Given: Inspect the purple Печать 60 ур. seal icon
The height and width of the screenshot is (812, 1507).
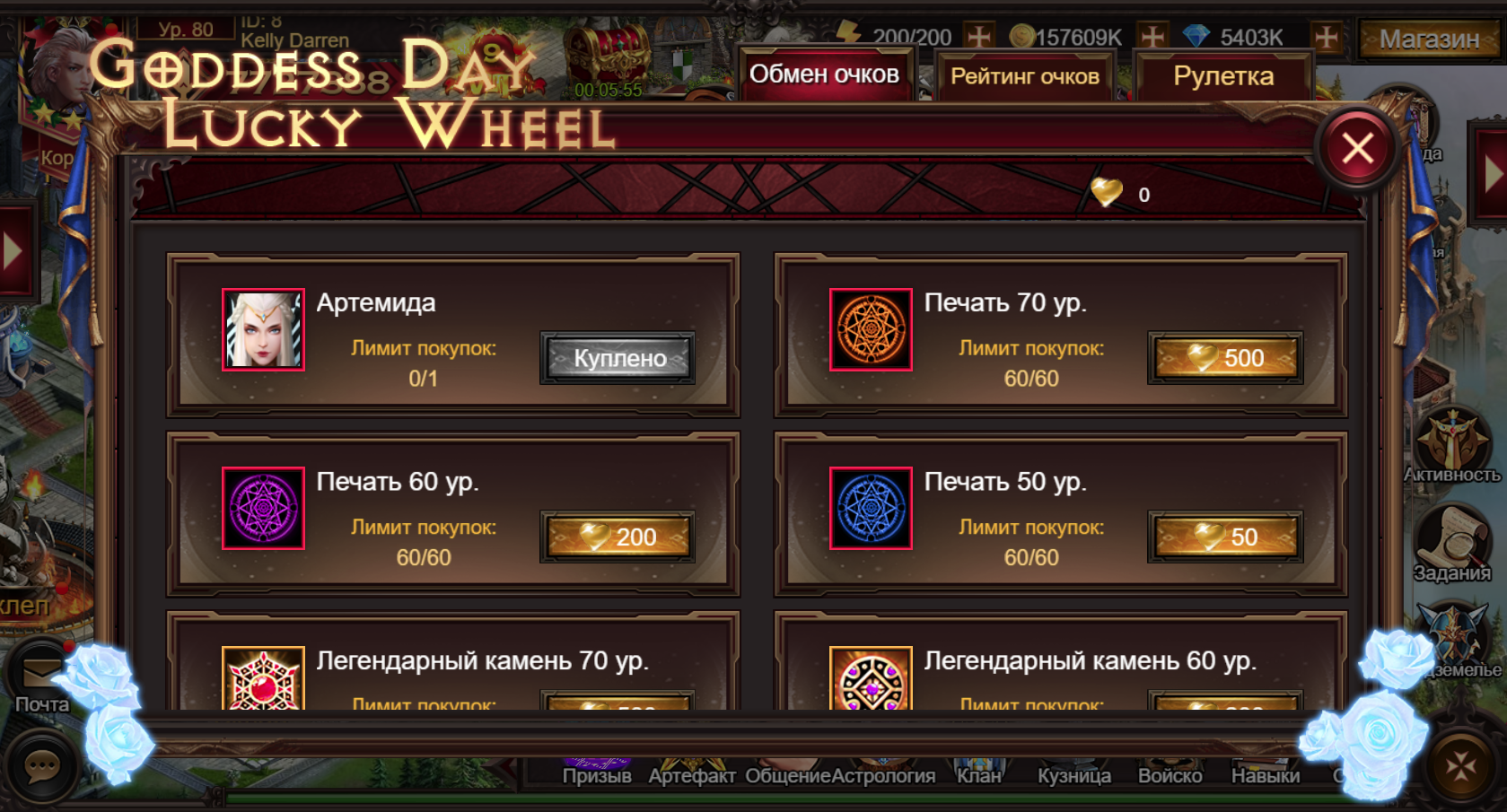Looking at the screenshot, I should (x=263, y=508).
